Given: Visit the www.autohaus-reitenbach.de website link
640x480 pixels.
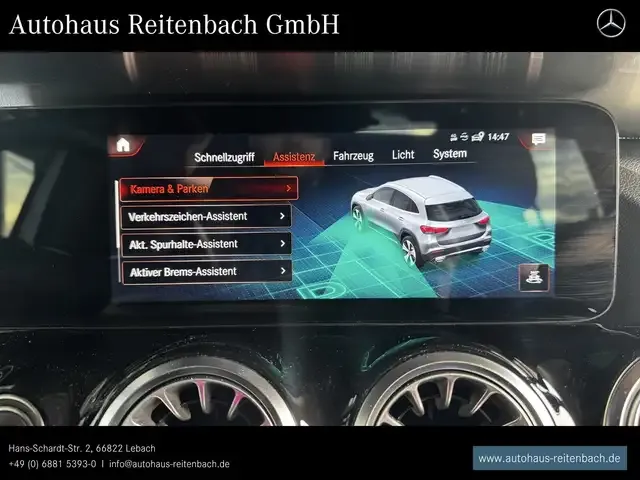Looking at the screenshot, I should click(549, 458).
